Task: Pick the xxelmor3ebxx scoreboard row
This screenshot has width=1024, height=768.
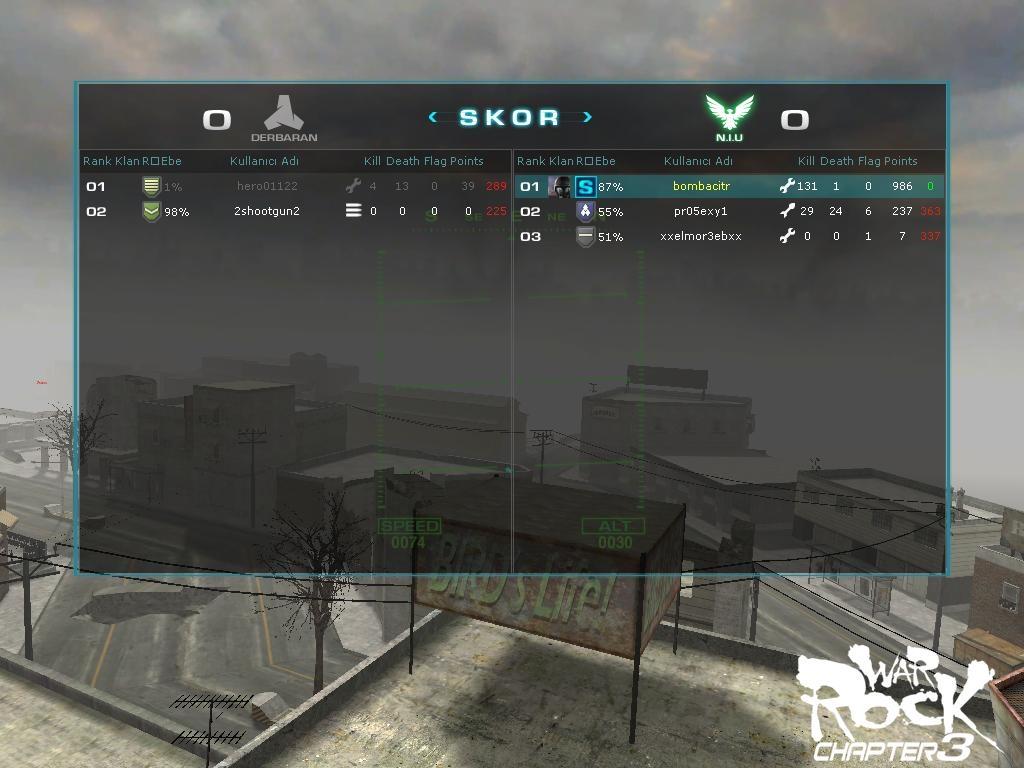Action: click(x=701, y=236)
